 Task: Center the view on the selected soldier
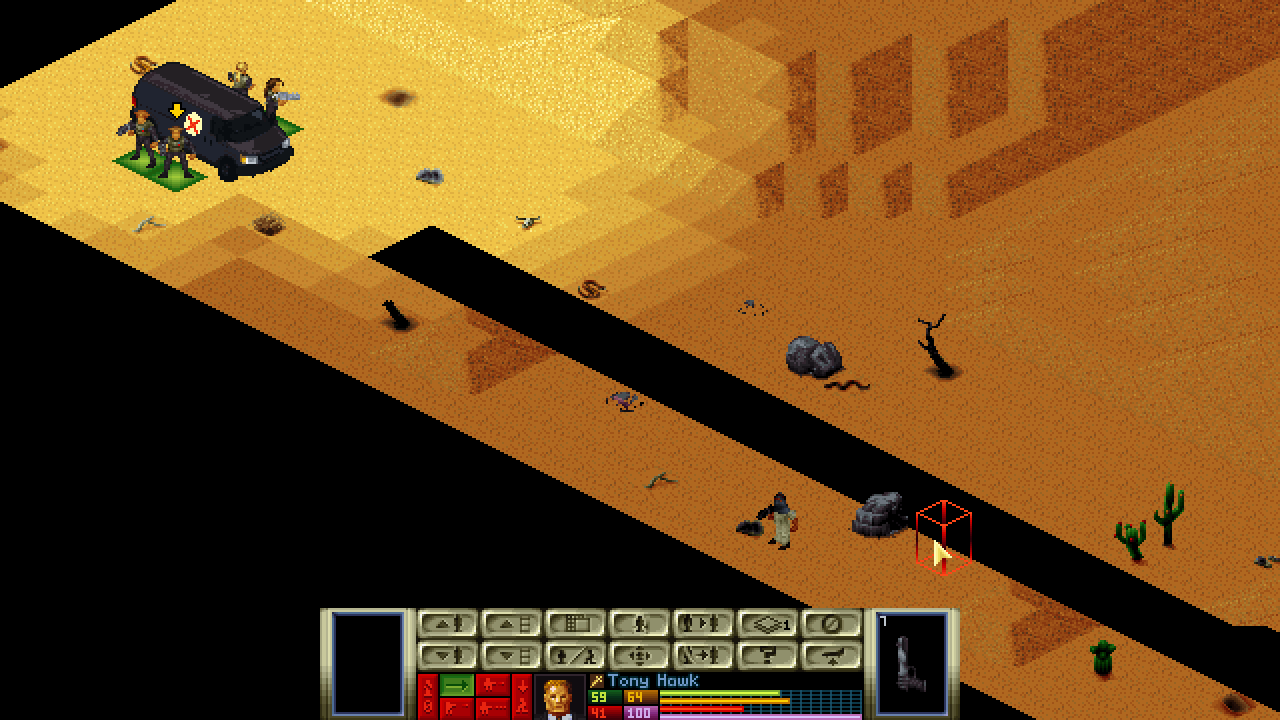(639, 656)
